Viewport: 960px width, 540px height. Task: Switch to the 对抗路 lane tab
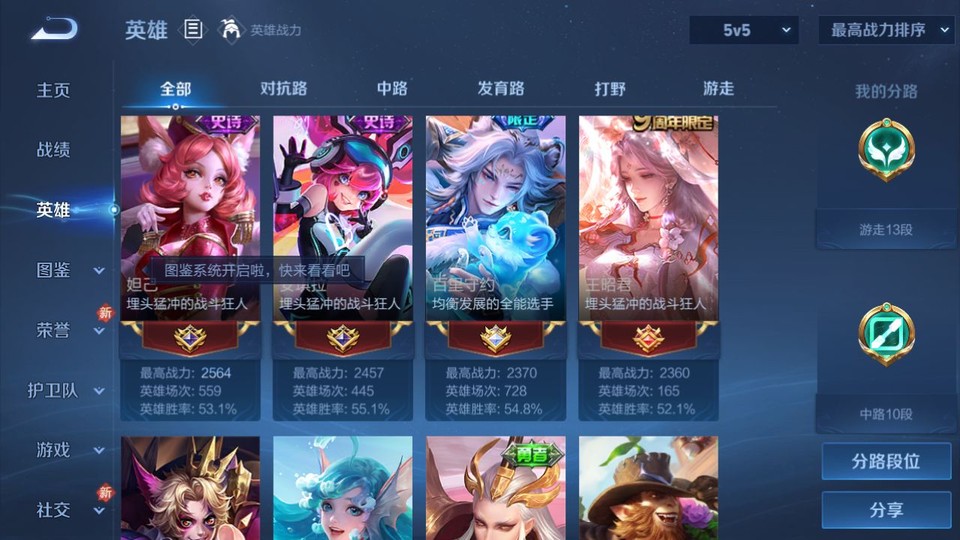pyautogui.click(x=283, y=89)
